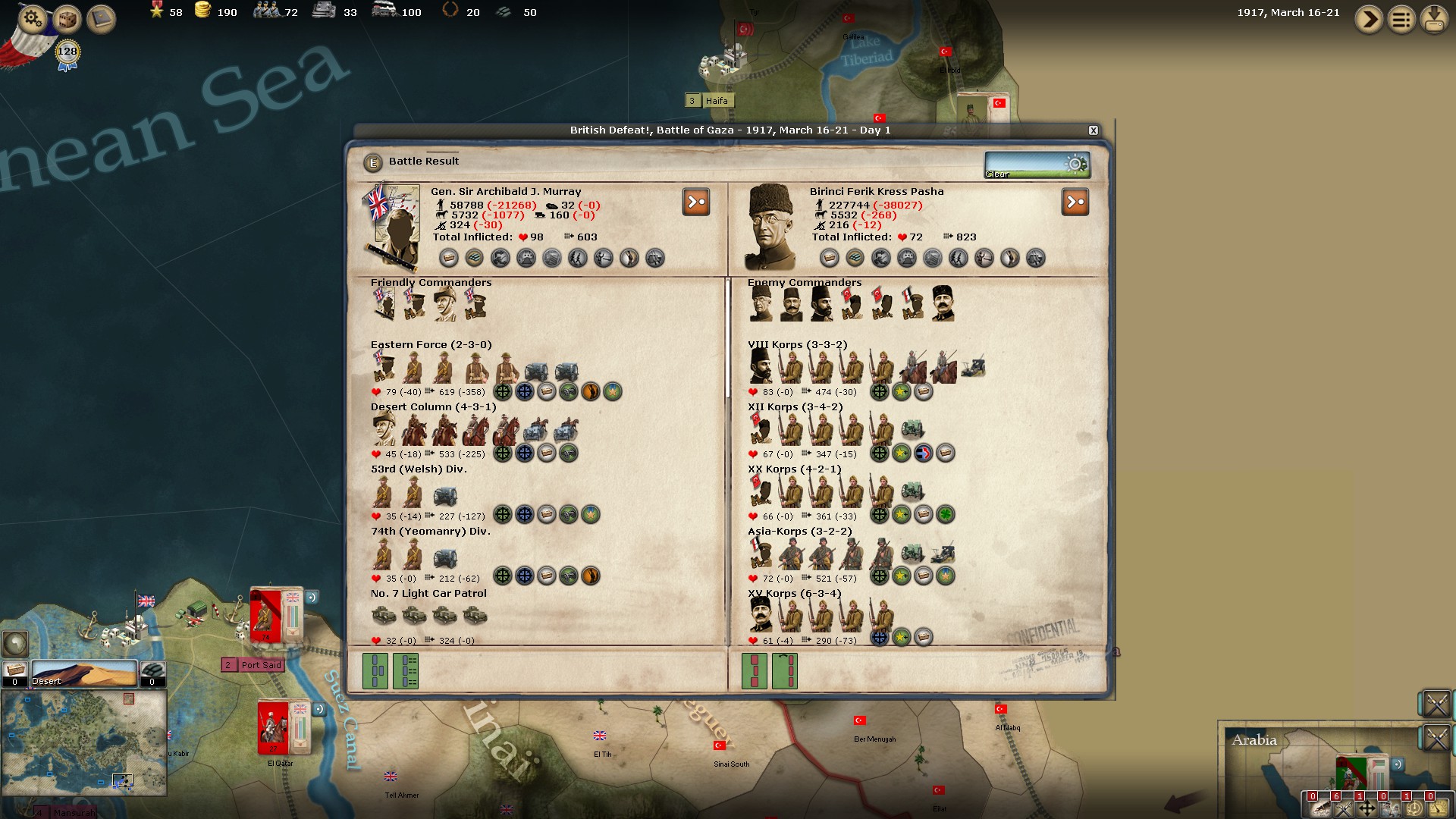End turn with the arrow button
Image resolution: width=1456 pixels, height=819 pixels.
[1369, 19]
